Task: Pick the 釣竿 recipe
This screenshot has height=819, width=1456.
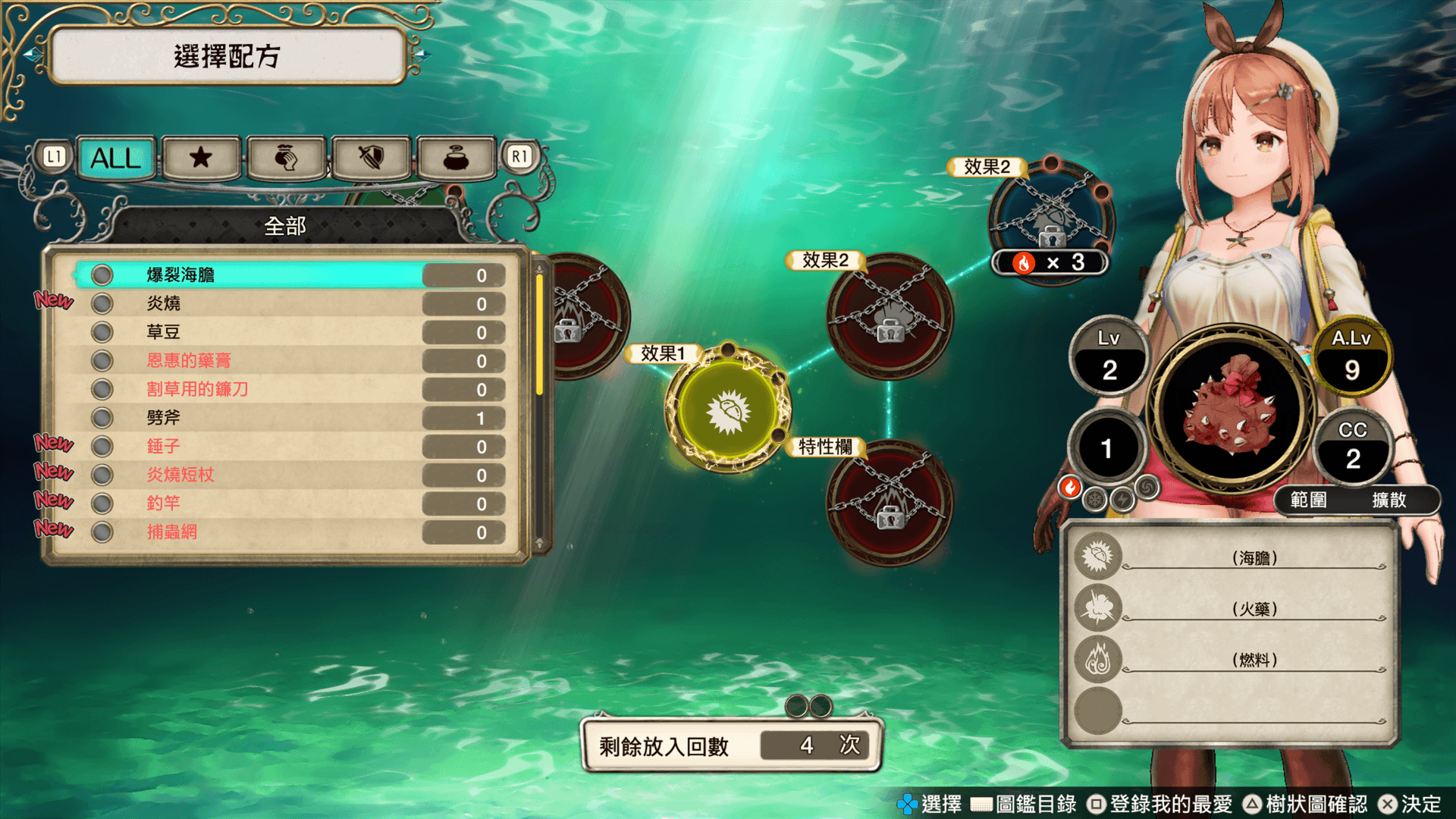Action: (x=288, y=504)
